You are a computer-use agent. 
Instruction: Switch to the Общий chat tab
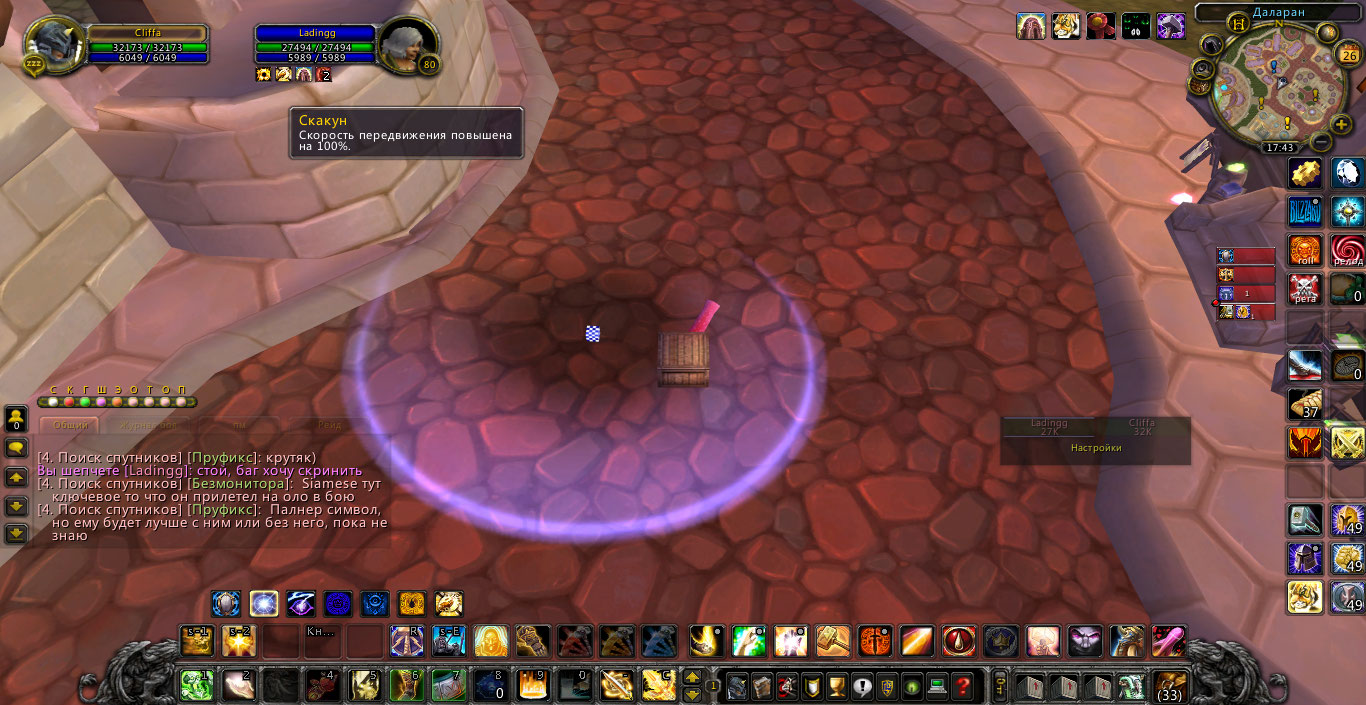point(70,425)
